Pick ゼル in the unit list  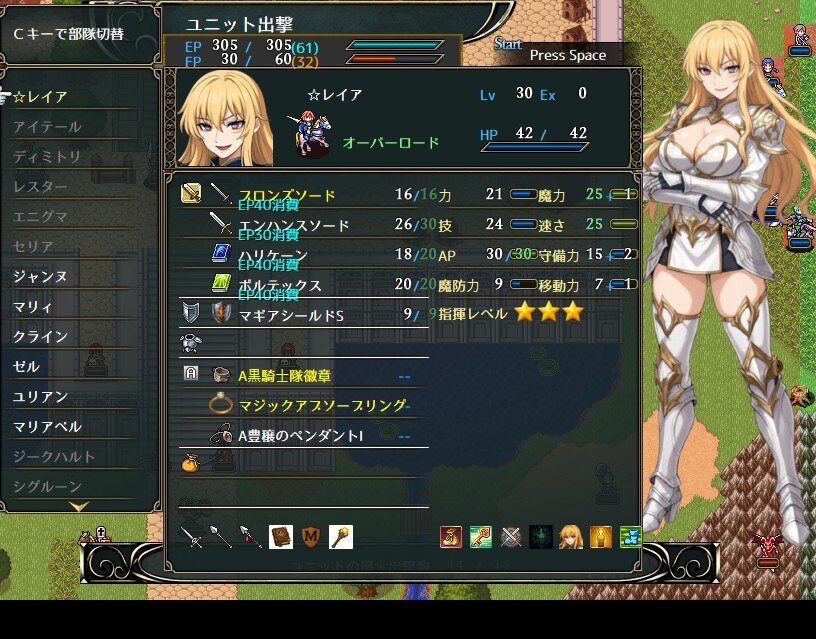pos(27,367)
